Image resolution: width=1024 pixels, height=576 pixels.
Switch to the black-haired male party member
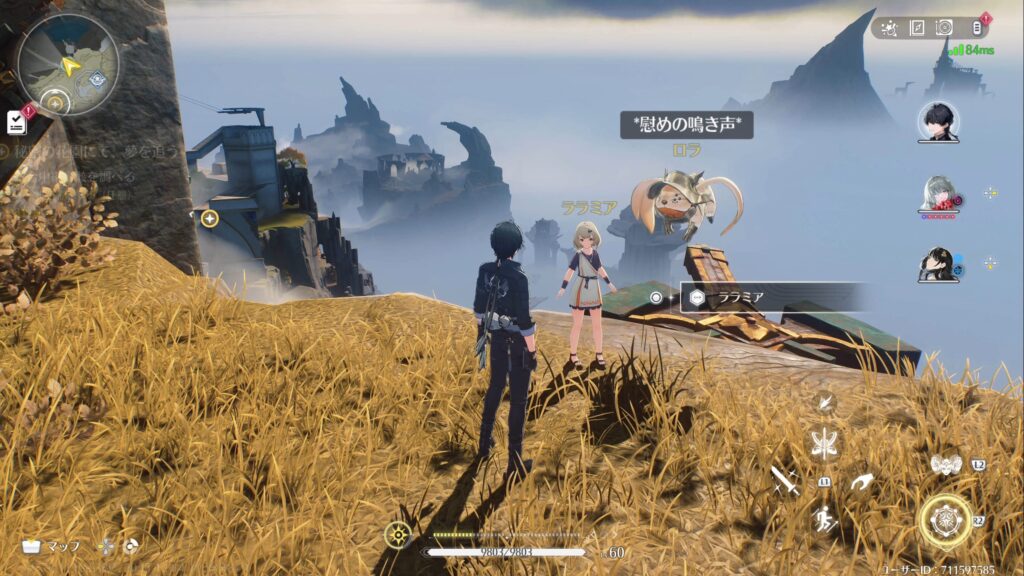click(x=938, y=122)
